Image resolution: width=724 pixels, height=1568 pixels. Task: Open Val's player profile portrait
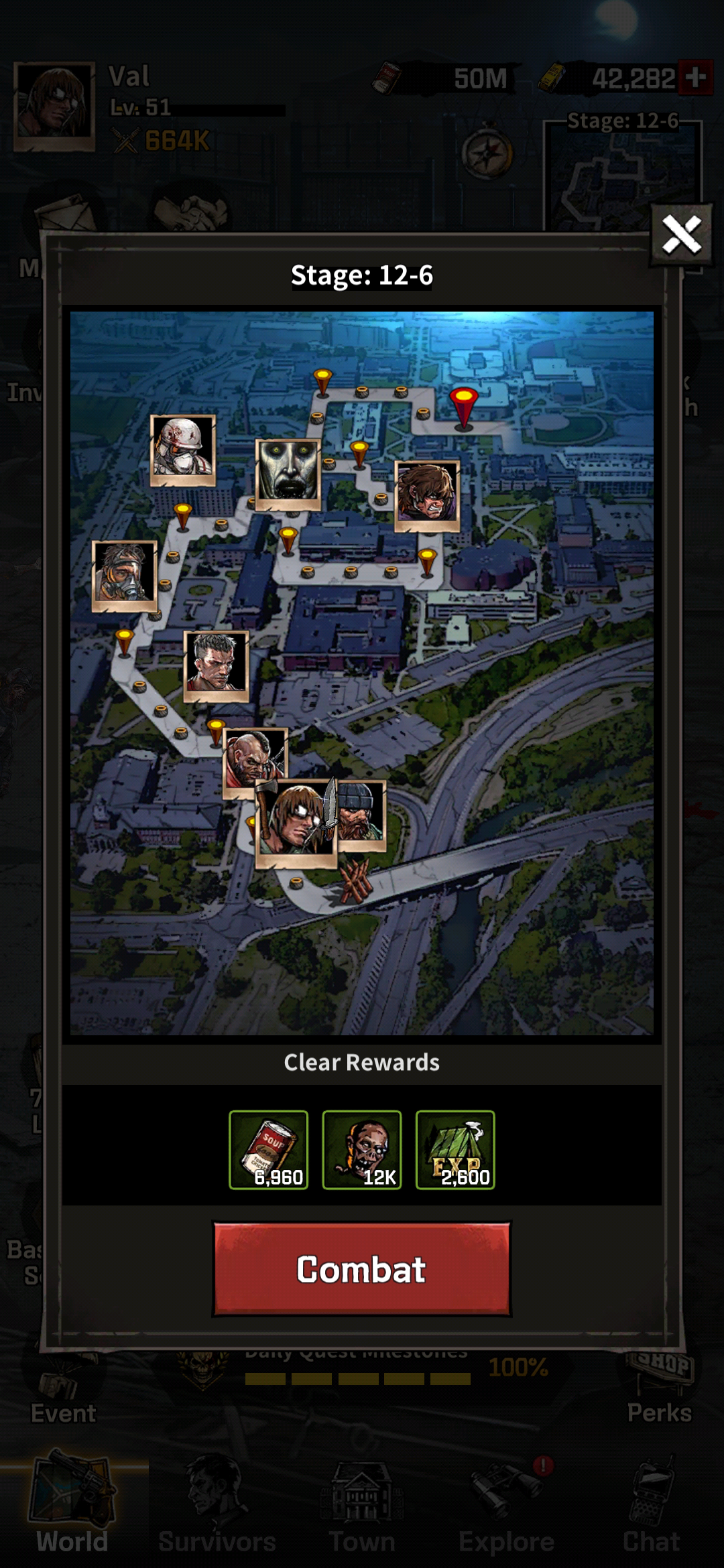pyautogui.click(x=54, y=105)
